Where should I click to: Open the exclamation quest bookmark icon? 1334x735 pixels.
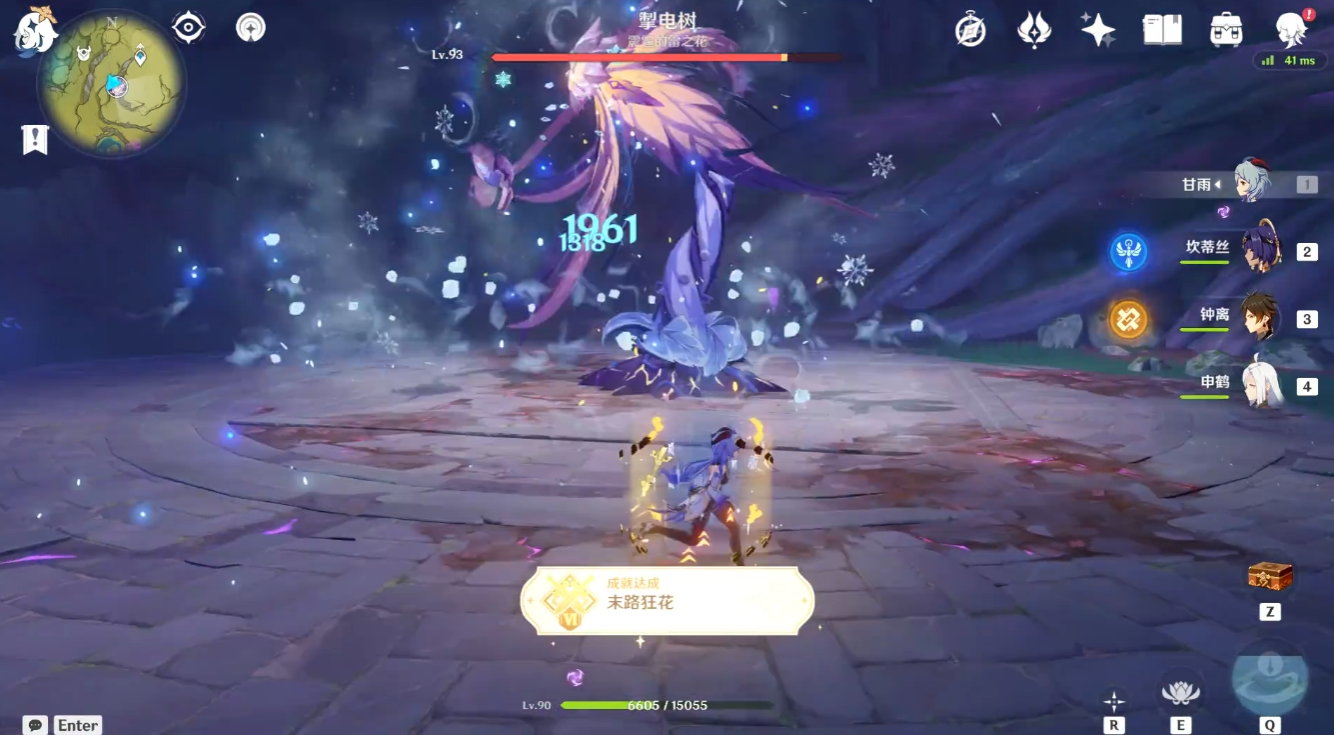[35, 139]
